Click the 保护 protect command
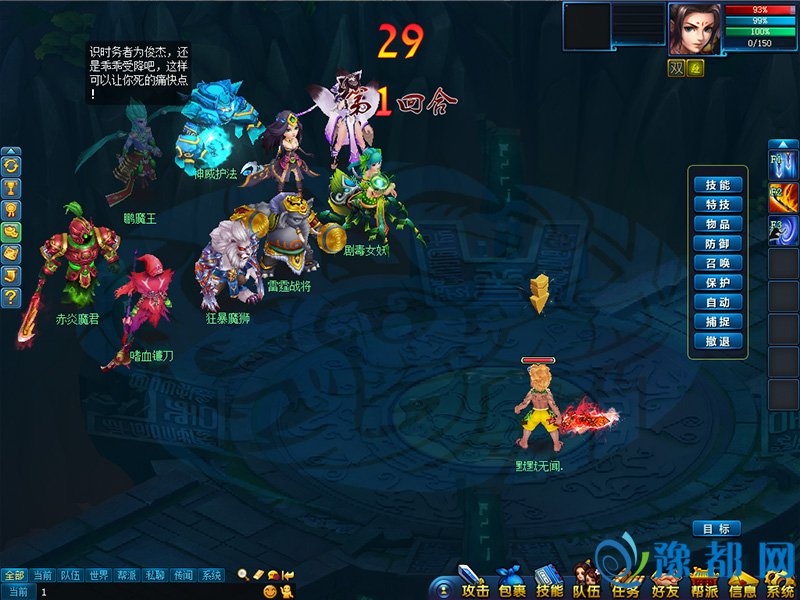Viewport: 800px width, 600px height. pos(717,282)
